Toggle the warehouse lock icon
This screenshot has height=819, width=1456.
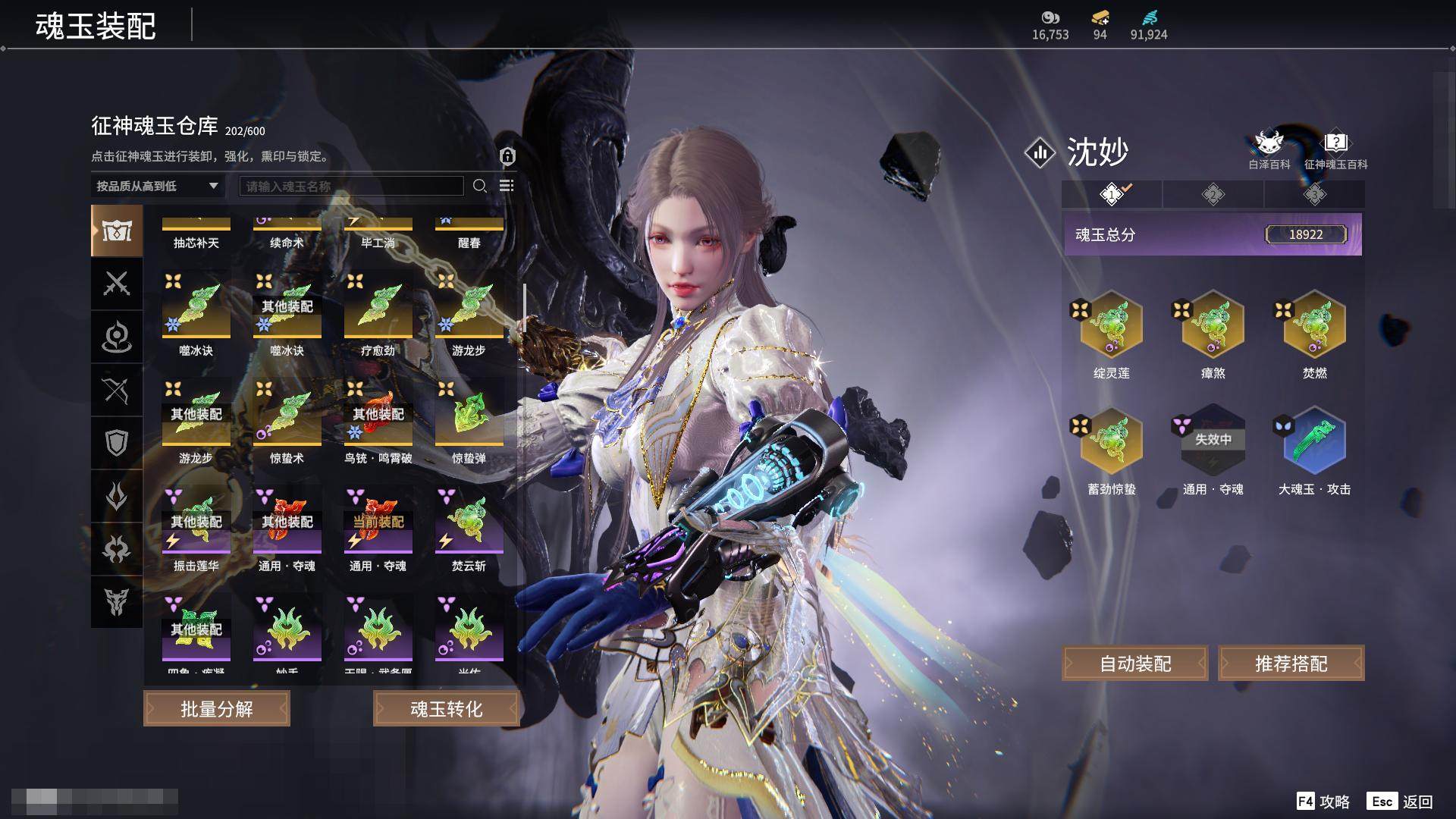507,156
